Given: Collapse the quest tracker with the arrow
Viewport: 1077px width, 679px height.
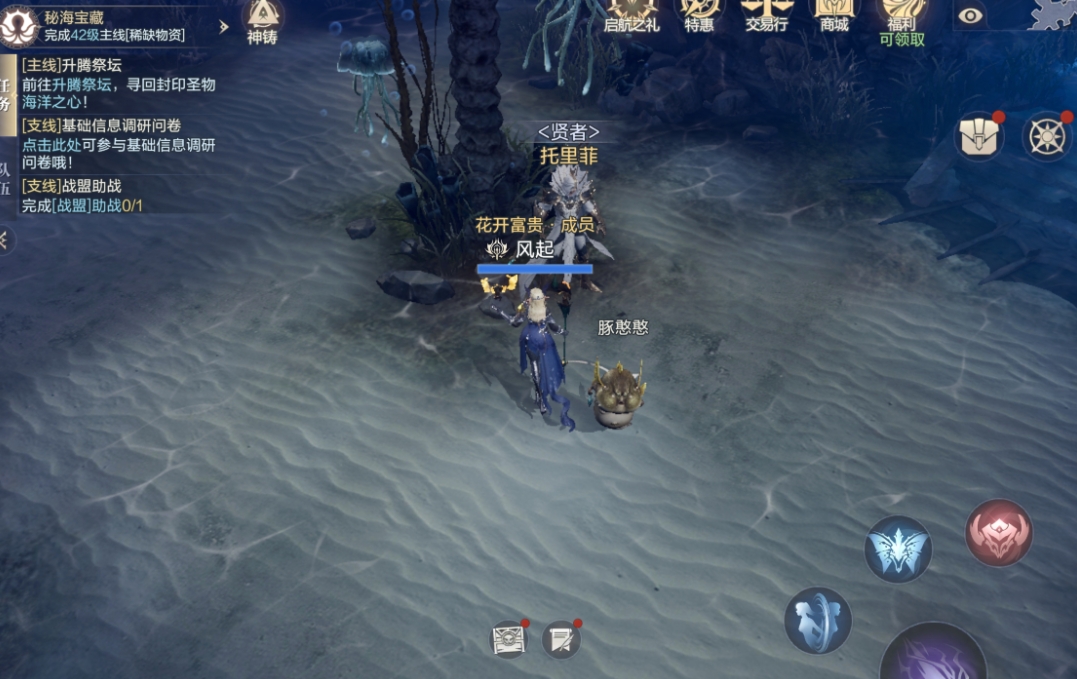Looking at the screenshot, I should point(5,240).
